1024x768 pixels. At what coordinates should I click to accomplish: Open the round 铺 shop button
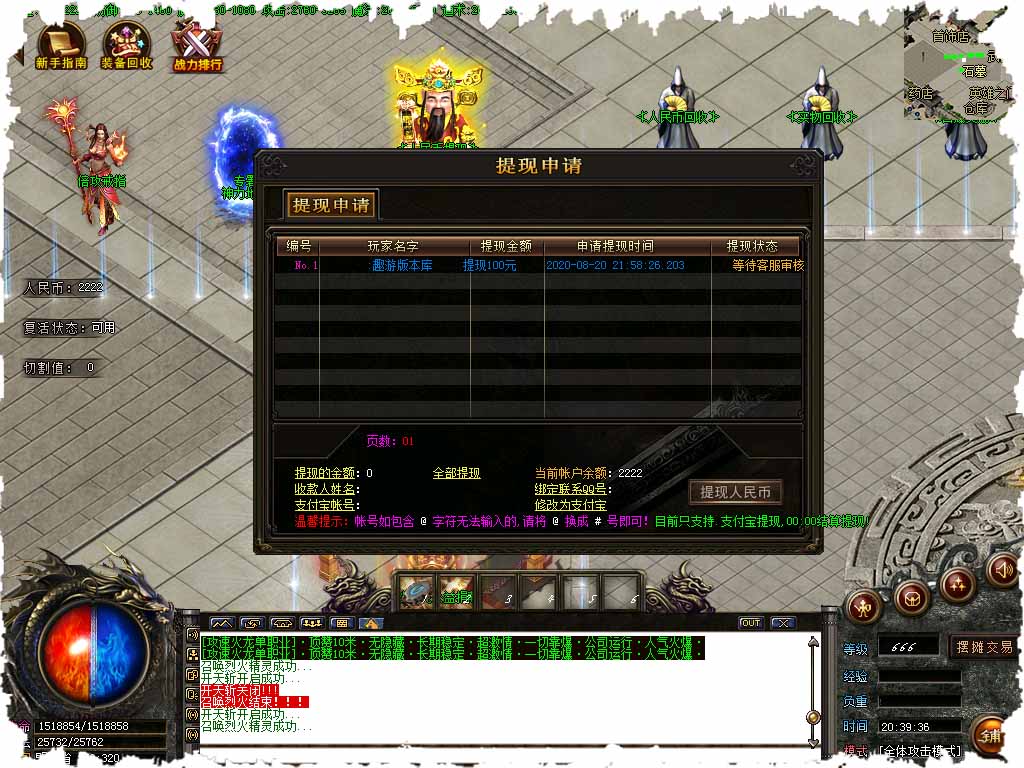(988, 736)
